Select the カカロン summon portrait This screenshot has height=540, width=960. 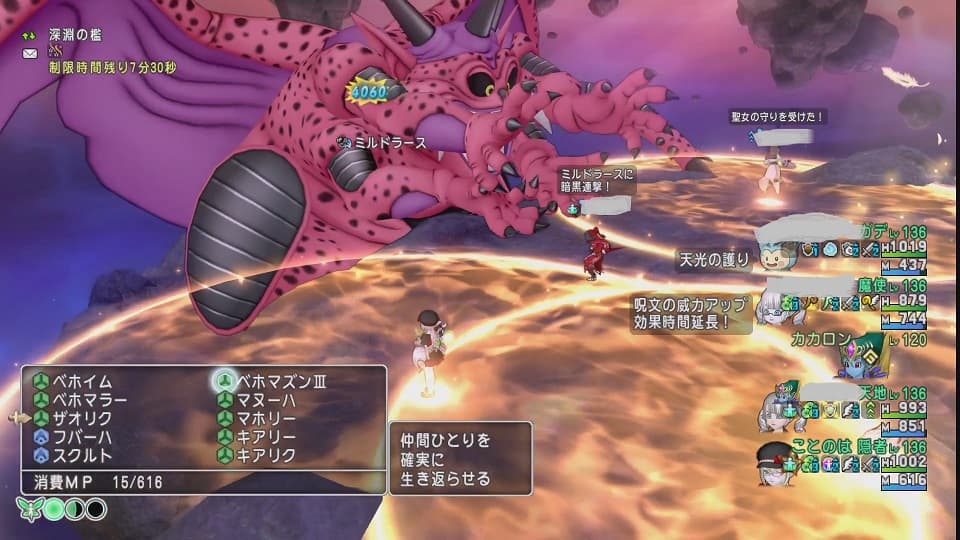click(x=860, y=353)
